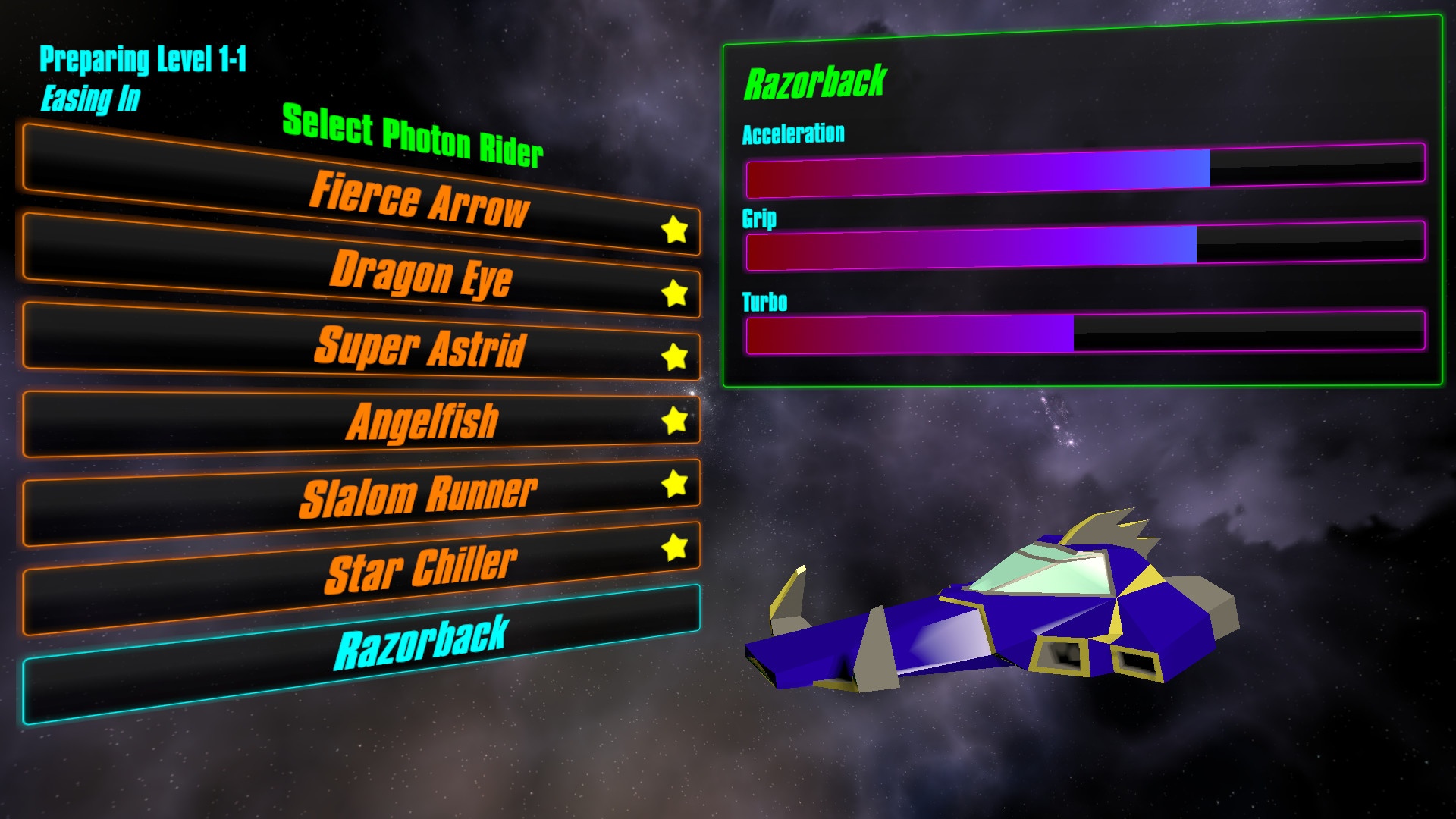Choose Dragon Eye from the list
This screenshot has height=819, width=1456.
[x=422, y=273]
